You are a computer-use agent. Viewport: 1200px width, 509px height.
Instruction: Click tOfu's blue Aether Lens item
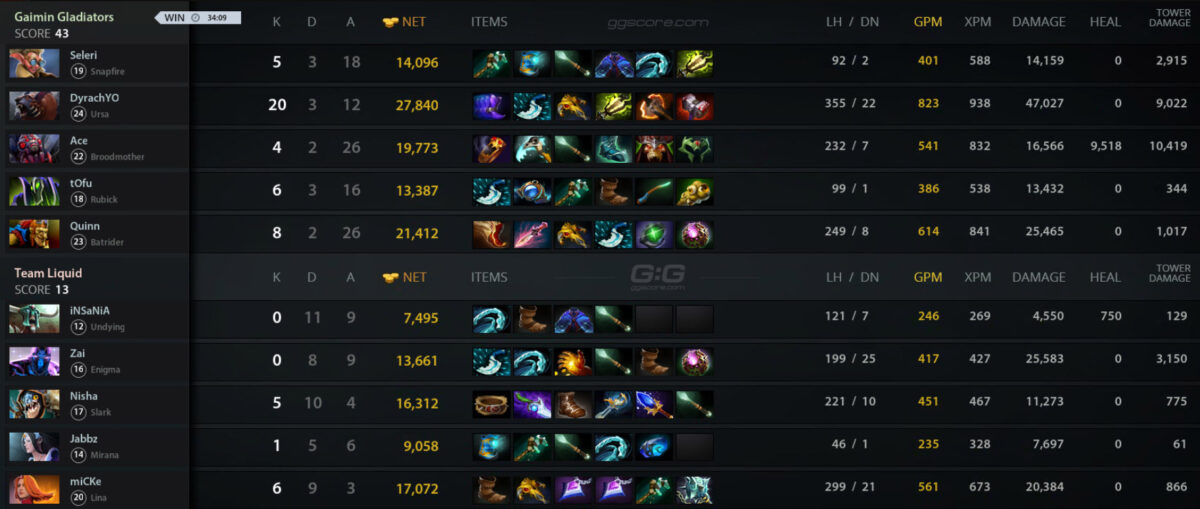532,191
